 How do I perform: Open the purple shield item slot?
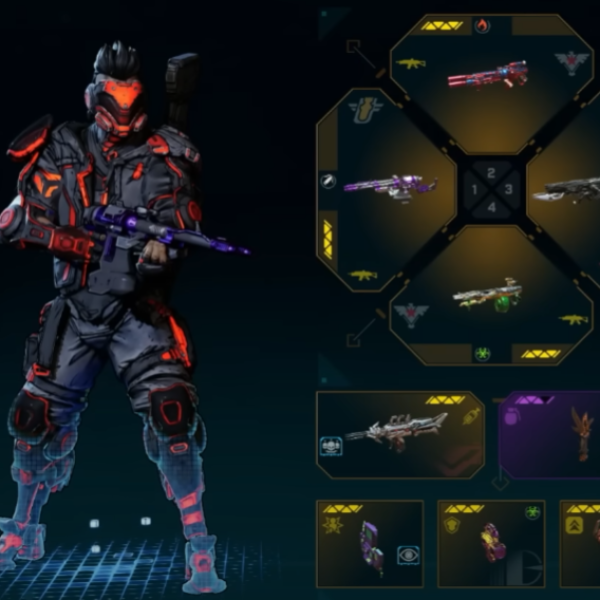pyautogui.click(x=370, y=544)
